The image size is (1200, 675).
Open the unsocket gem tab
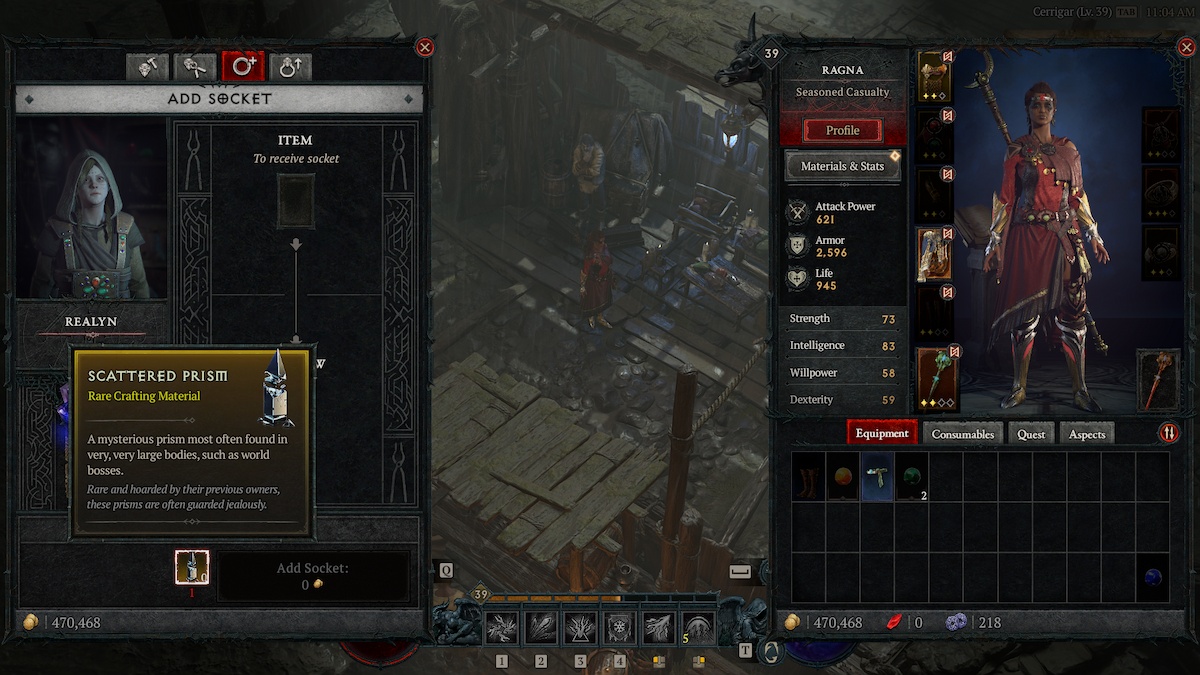pyautogui.click(x=195, y=67)
